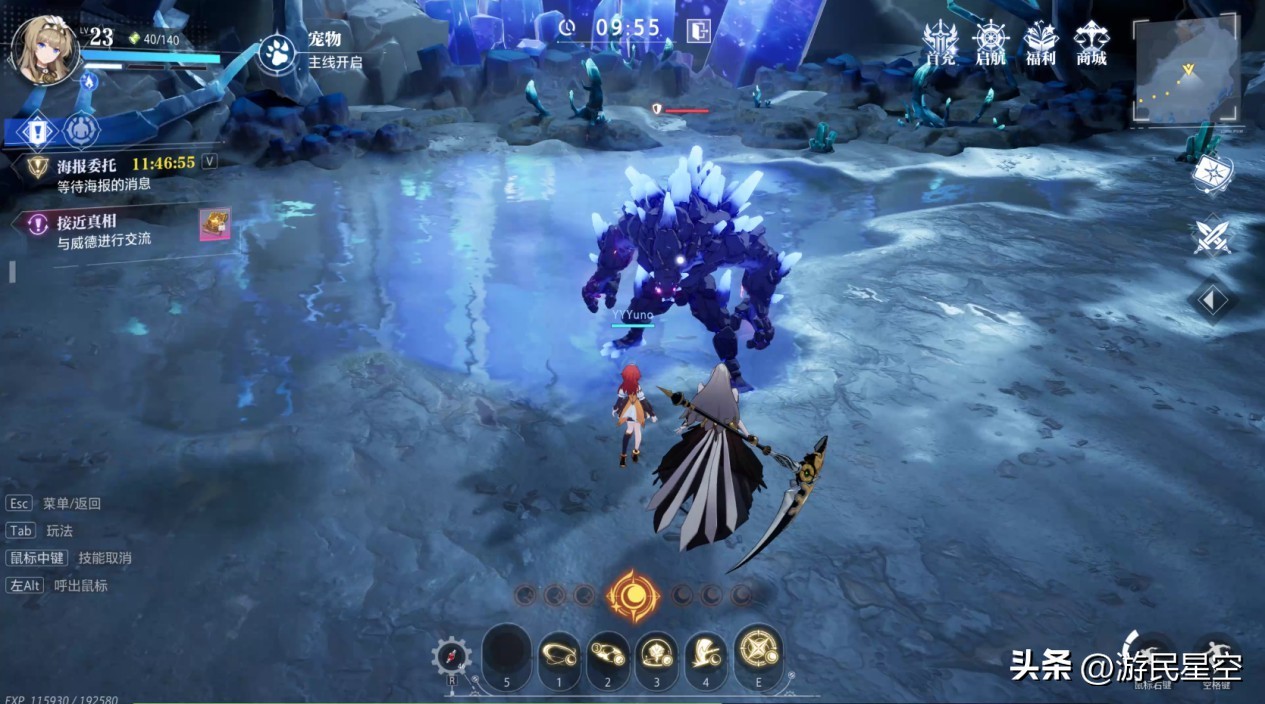The image size is (1265, 704).
Task: Expand the side menu diamond arrow
Action: click(x=1212, y=300)
